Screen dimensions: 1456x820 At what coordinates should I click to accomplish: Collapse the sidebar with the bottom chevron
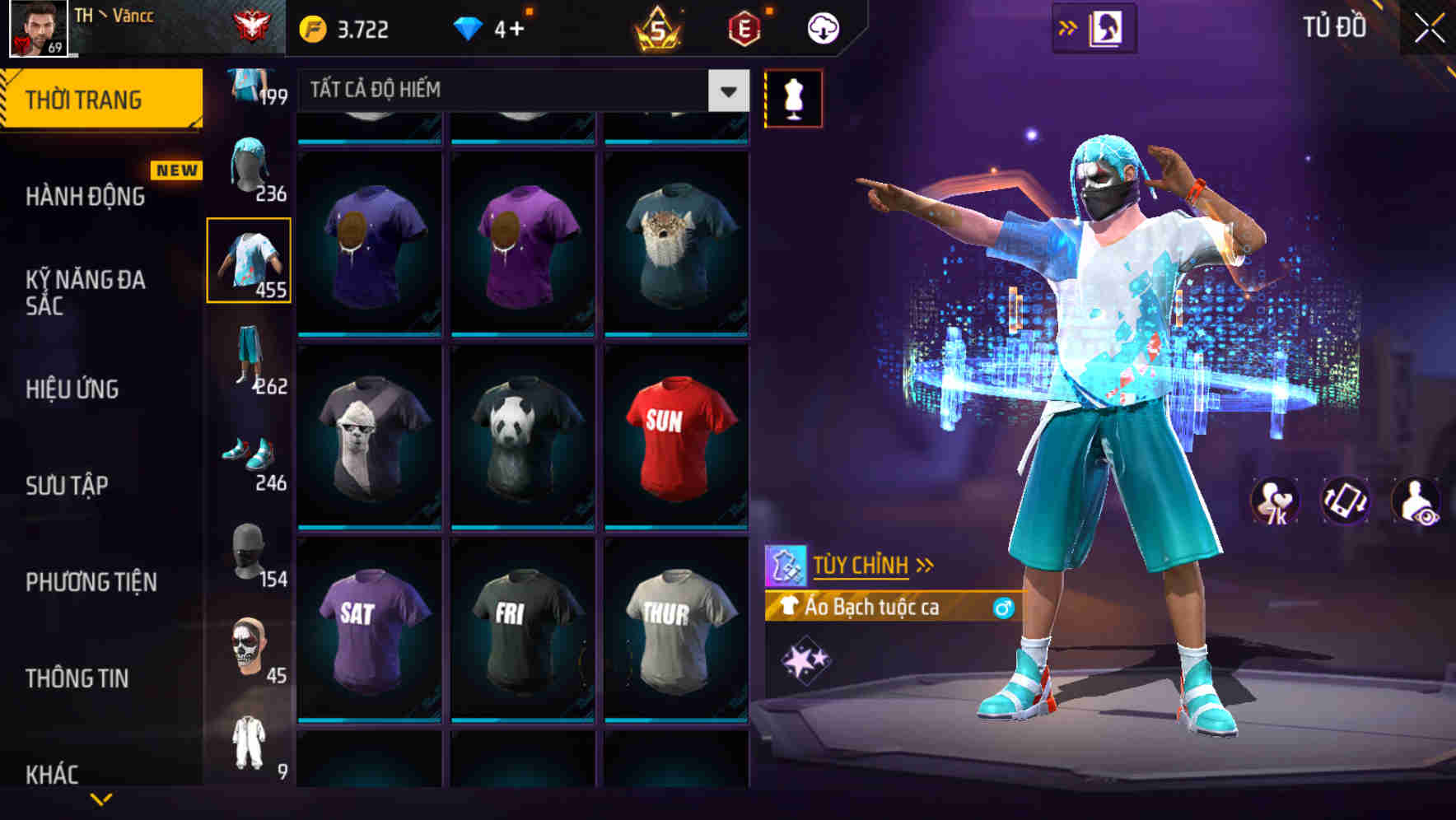pyautogui.click(x=101, y=799)
